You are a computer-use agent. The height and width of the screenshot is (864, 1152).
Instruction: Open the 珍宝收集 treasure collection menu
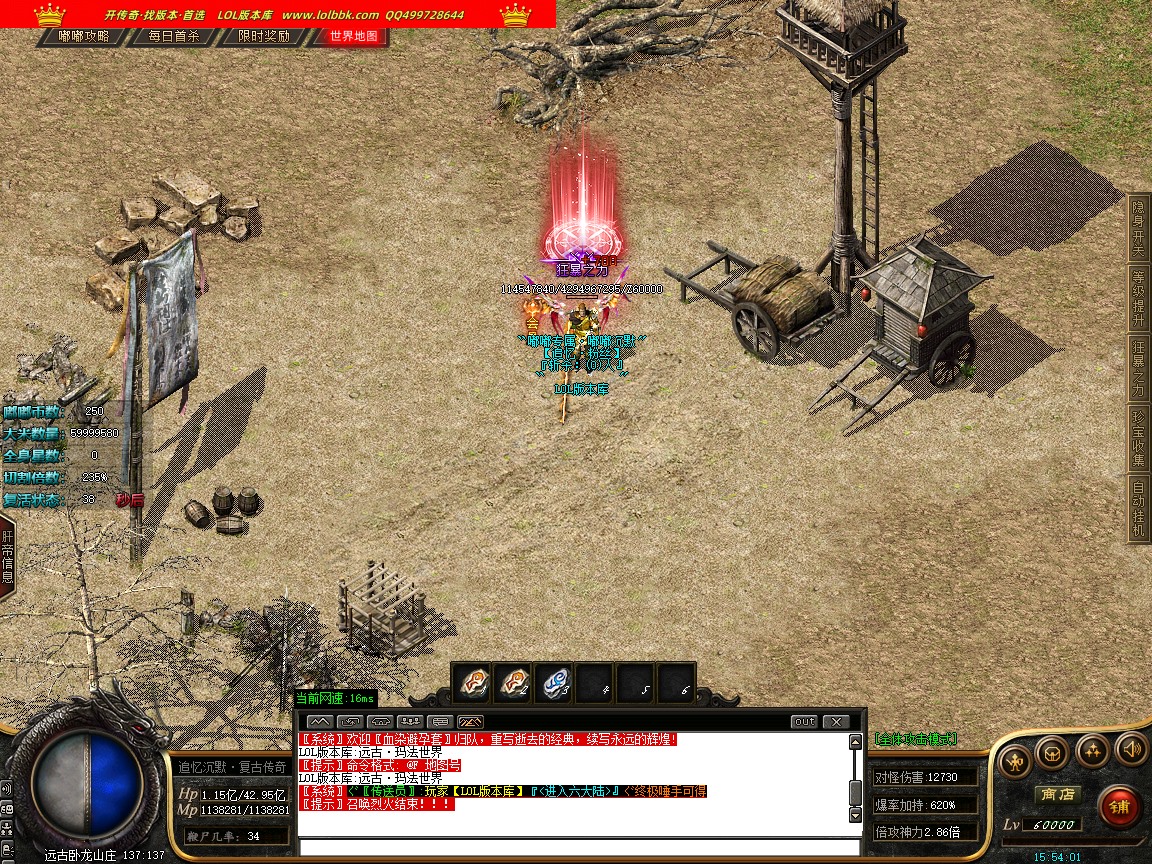tap(1138, 438)
